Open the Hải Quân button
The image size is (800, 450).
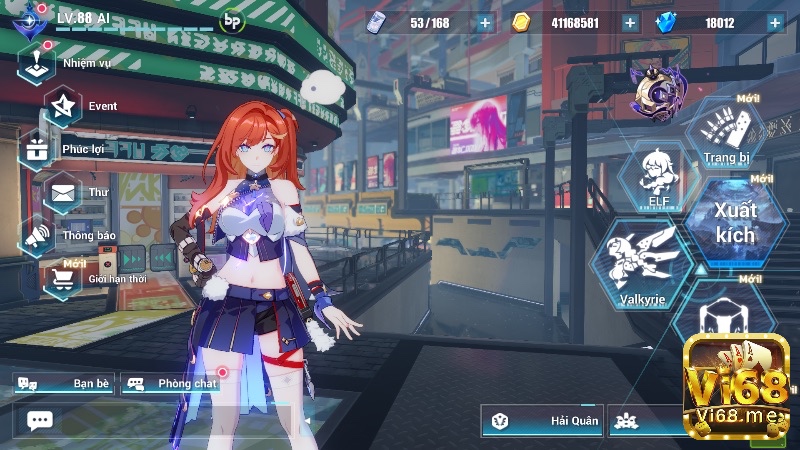coord(542,421)
